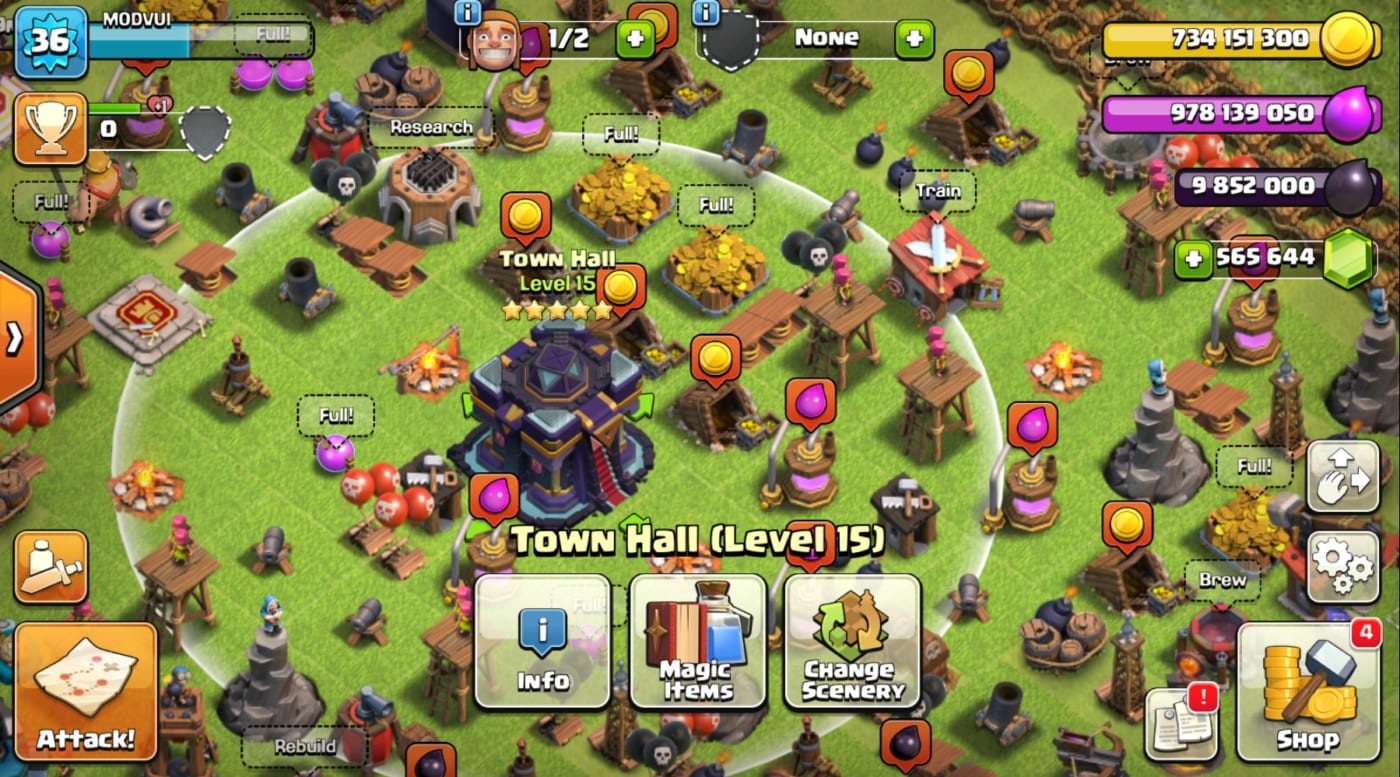The height and width of the screenshot is (777, 1400).
Task: Open the Research lab menu
Action: tap(432, 128)
